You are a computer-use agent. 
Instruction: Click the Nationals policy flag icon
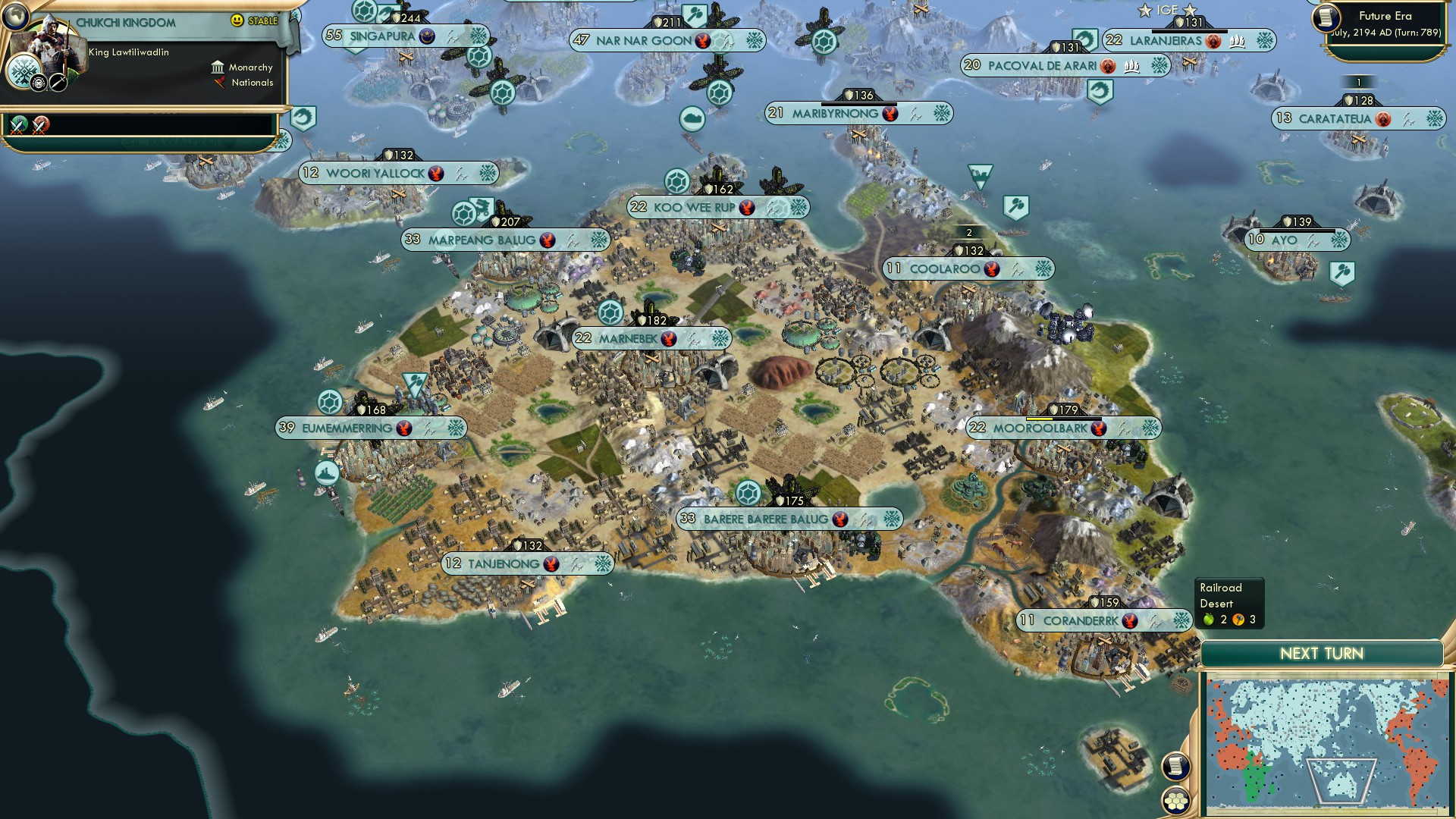[x=218, y=83]
